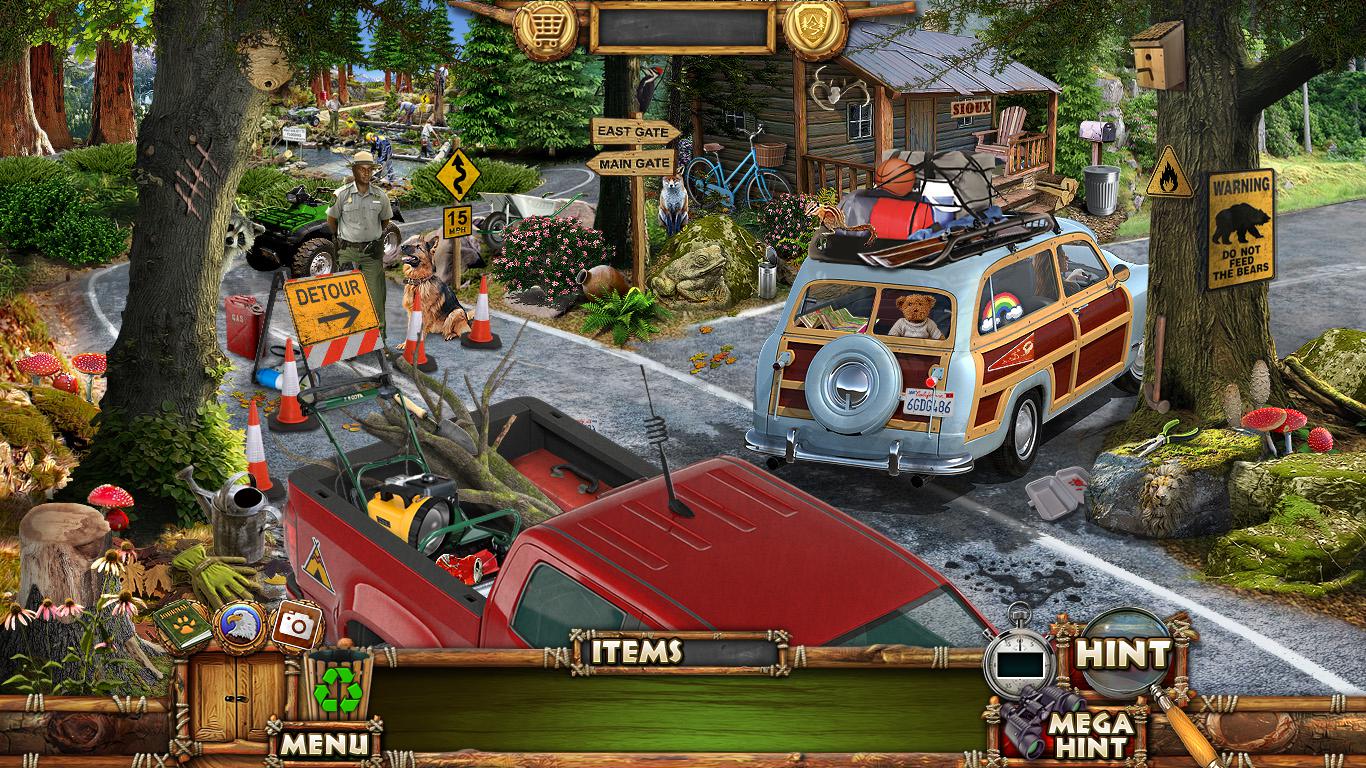Click the stopwatch timer icon
Viewport: 1366px width, 768px height.
point(1018,658)
